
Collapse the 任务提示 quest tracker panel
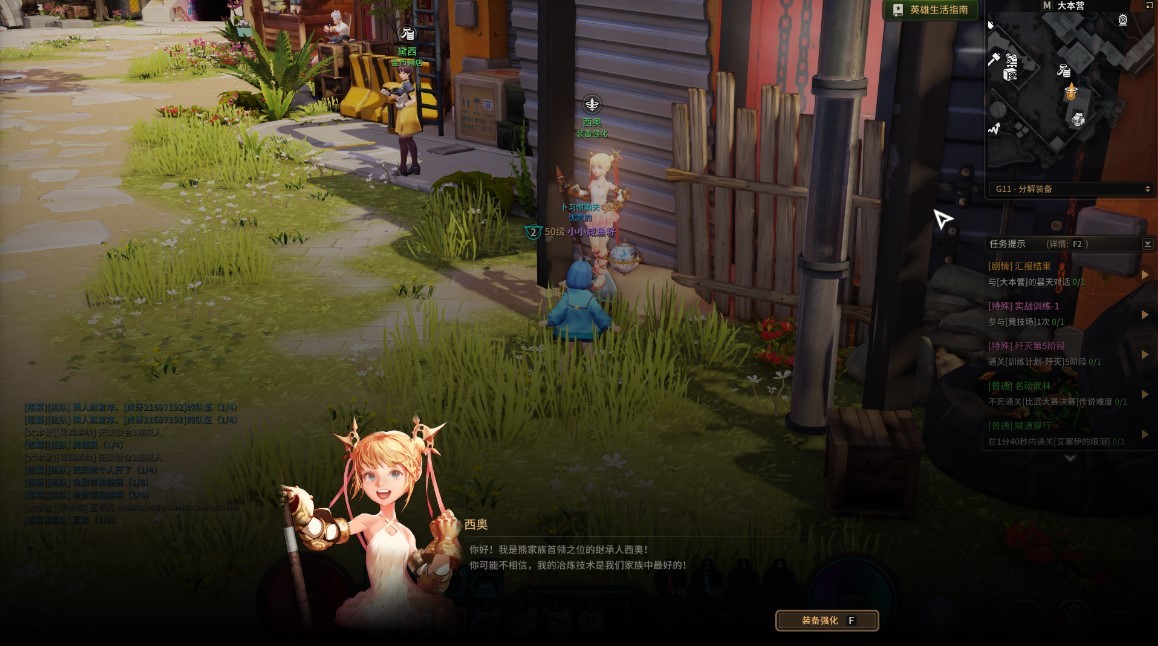(1147, 243)
